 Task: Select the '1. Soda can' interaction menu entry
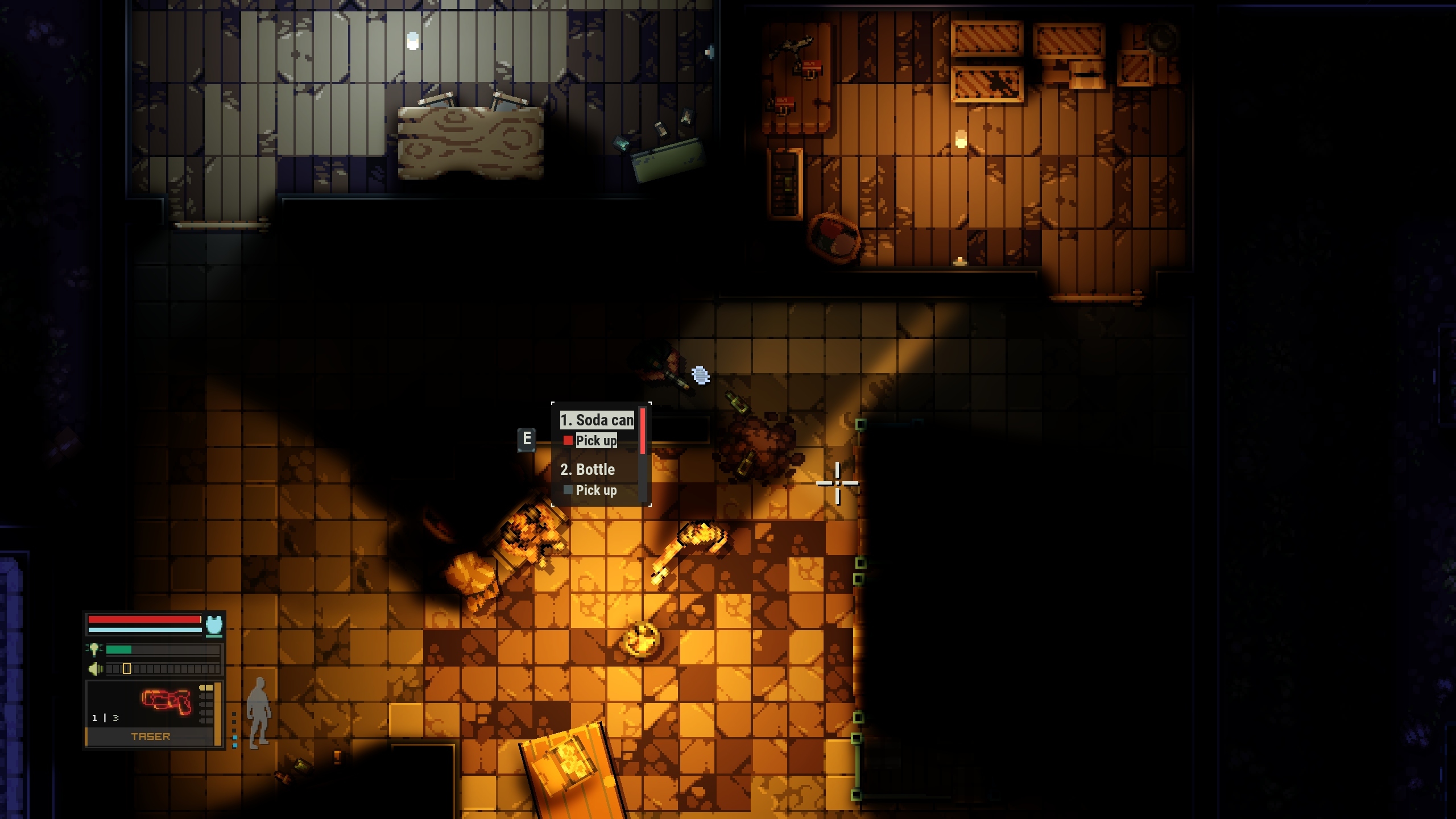[597, 420]
